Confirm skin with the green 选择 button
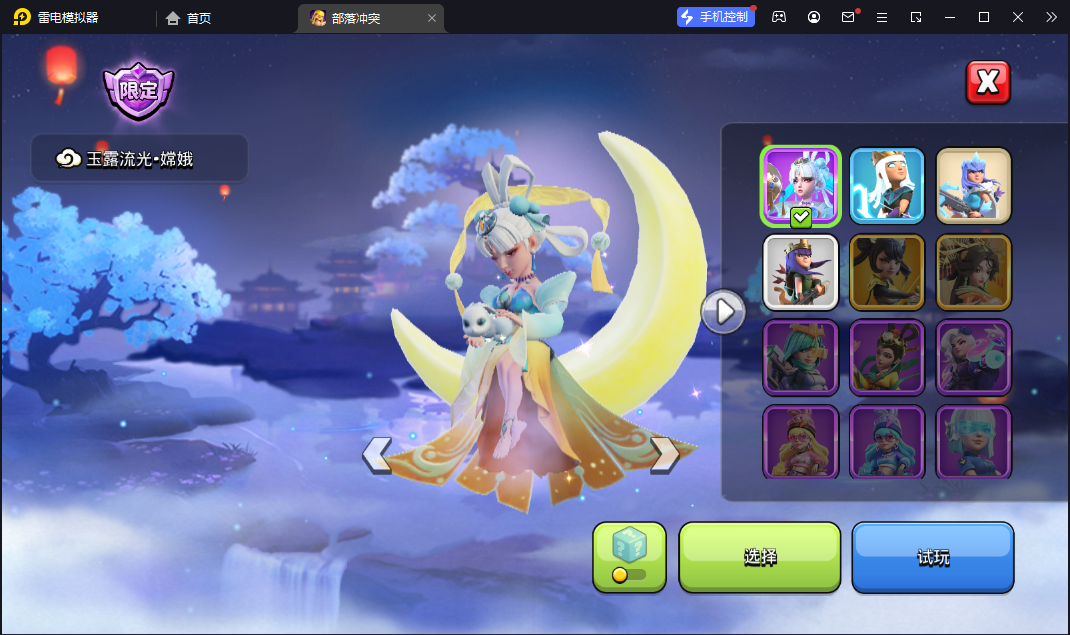Viewport: 1070px width, 635px height. point(760,557)
